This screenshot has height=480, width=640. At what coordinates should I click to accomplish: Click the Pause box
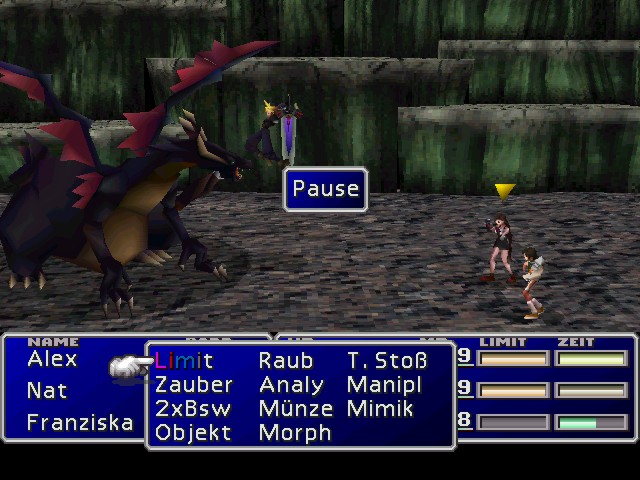[325, 189]
